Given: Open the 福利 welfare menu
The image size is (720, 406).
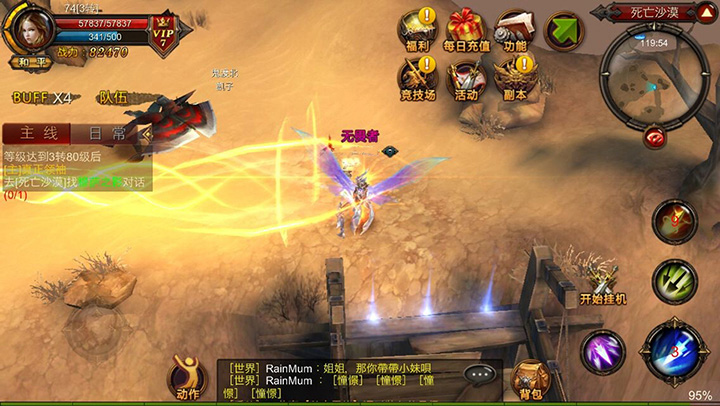Looking at the screenshot, I should coord(418,28).
